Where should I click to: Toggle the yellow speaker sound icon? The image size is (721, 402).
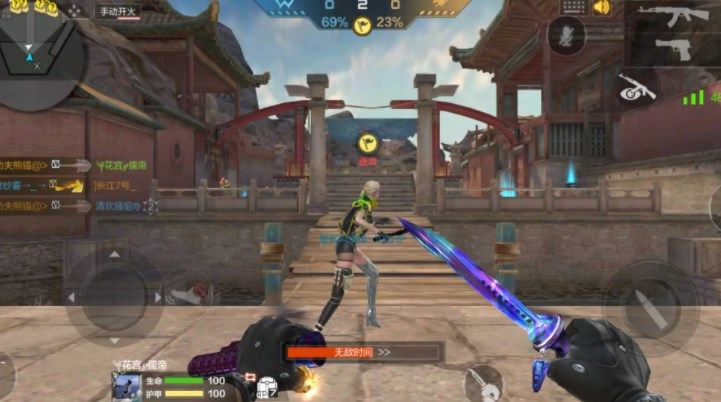[x=602, y=8]
